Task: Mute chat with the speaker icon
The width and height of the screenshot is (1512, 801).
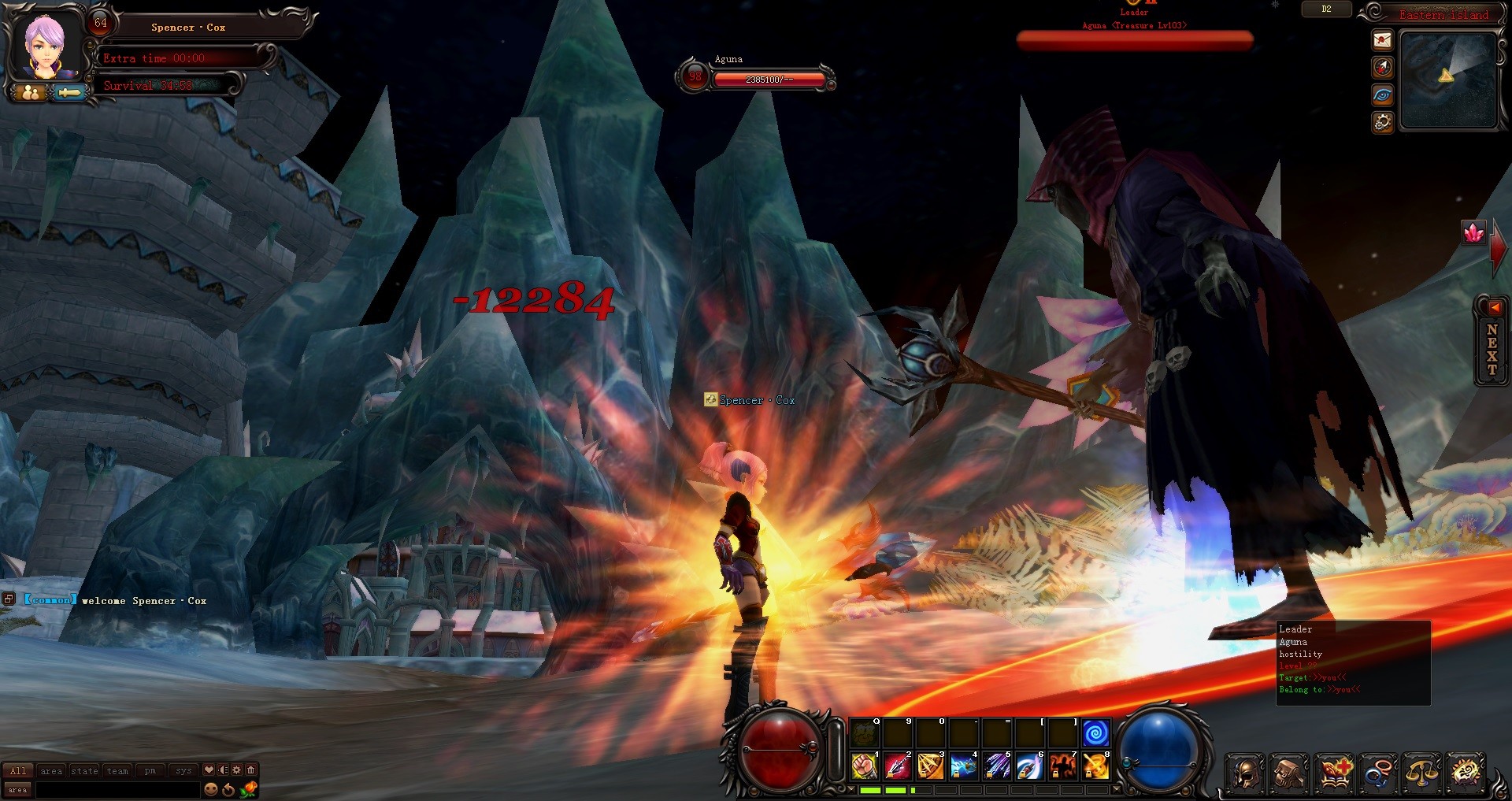Action: click(x=224, y=771)
